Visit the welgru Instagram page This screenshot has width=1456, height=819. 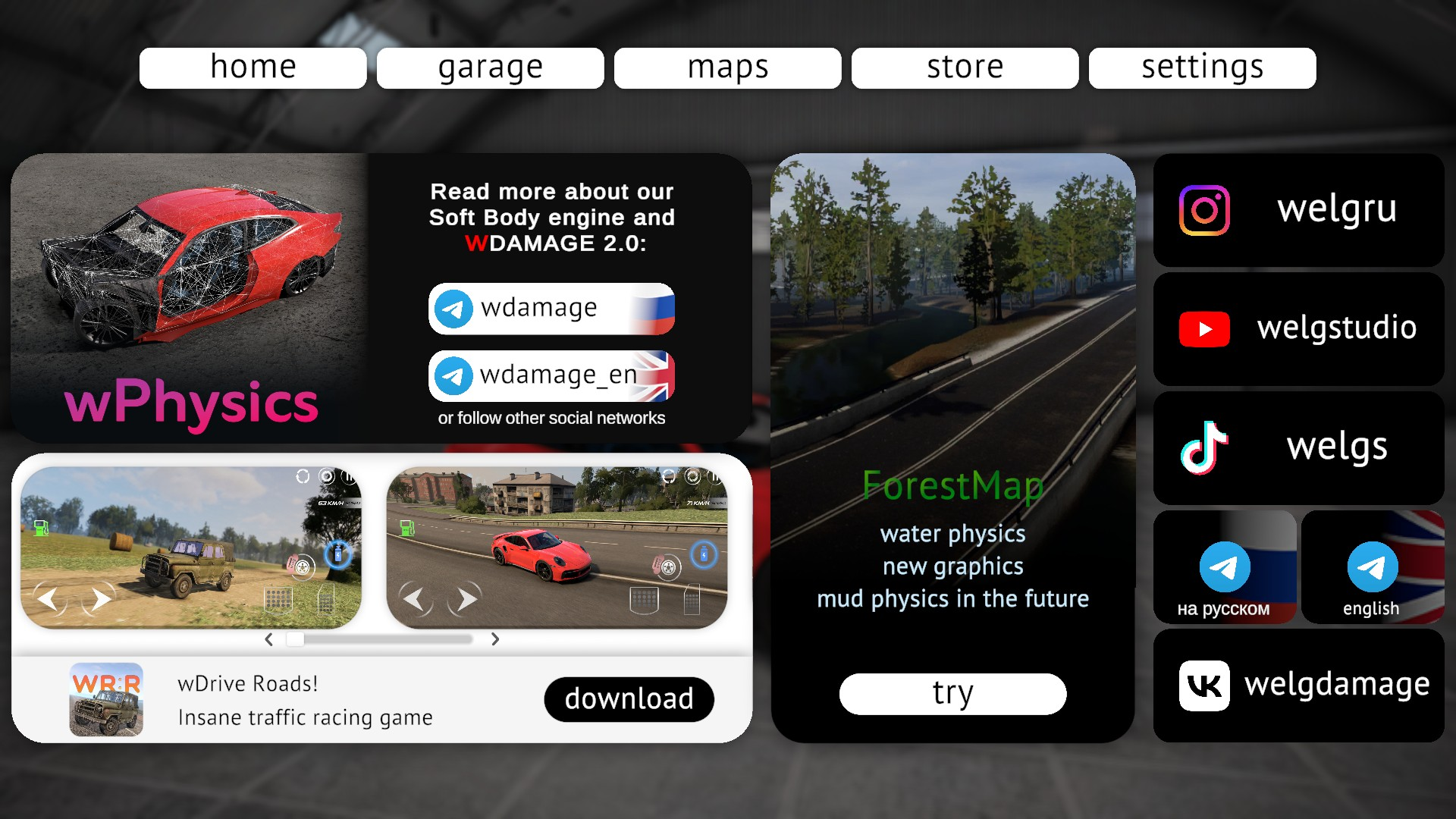click(1298, 210)
